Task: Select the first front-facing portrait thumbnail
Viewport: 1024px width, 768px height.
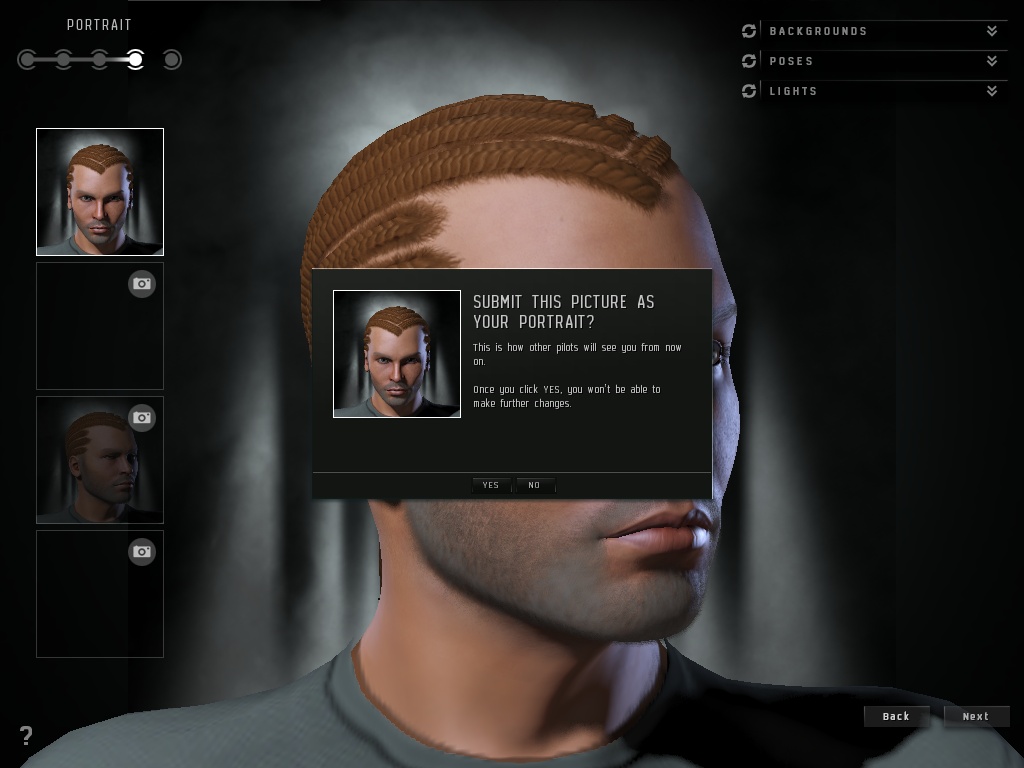Action: click(100, 192)
